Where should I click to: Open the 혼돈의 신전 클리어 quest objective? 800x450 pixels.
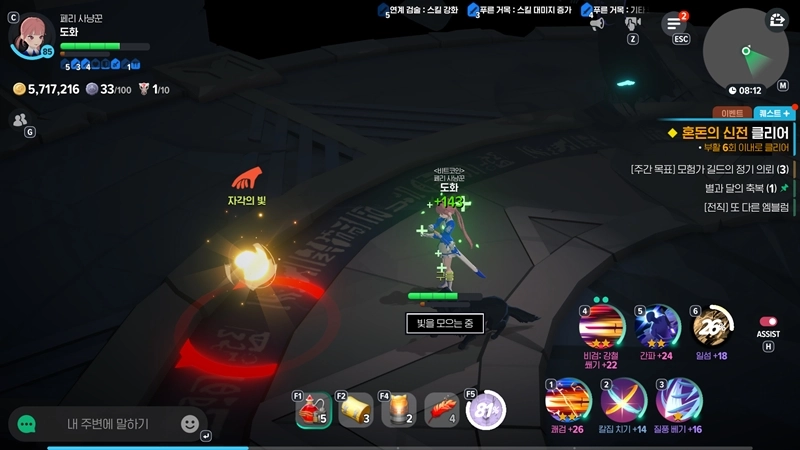click(x=730, y=133)
